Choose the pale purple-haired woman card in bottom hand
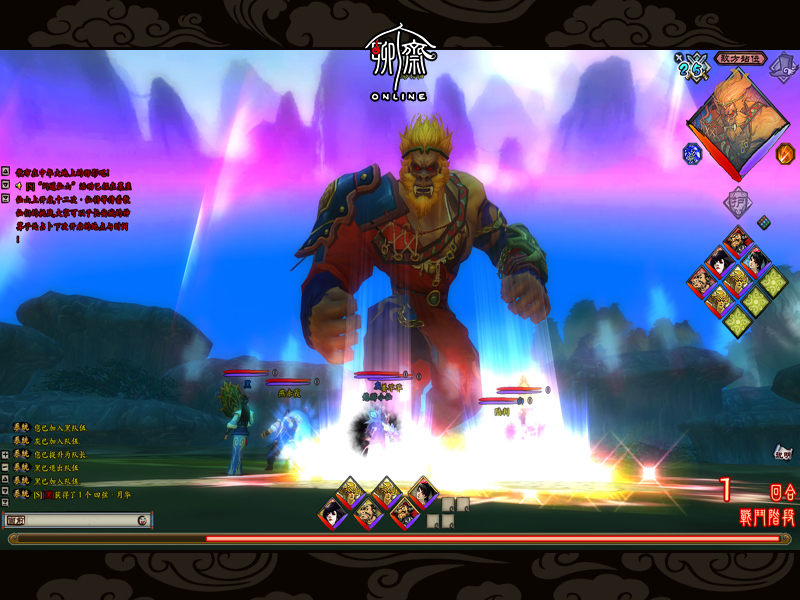 (331, 514)
